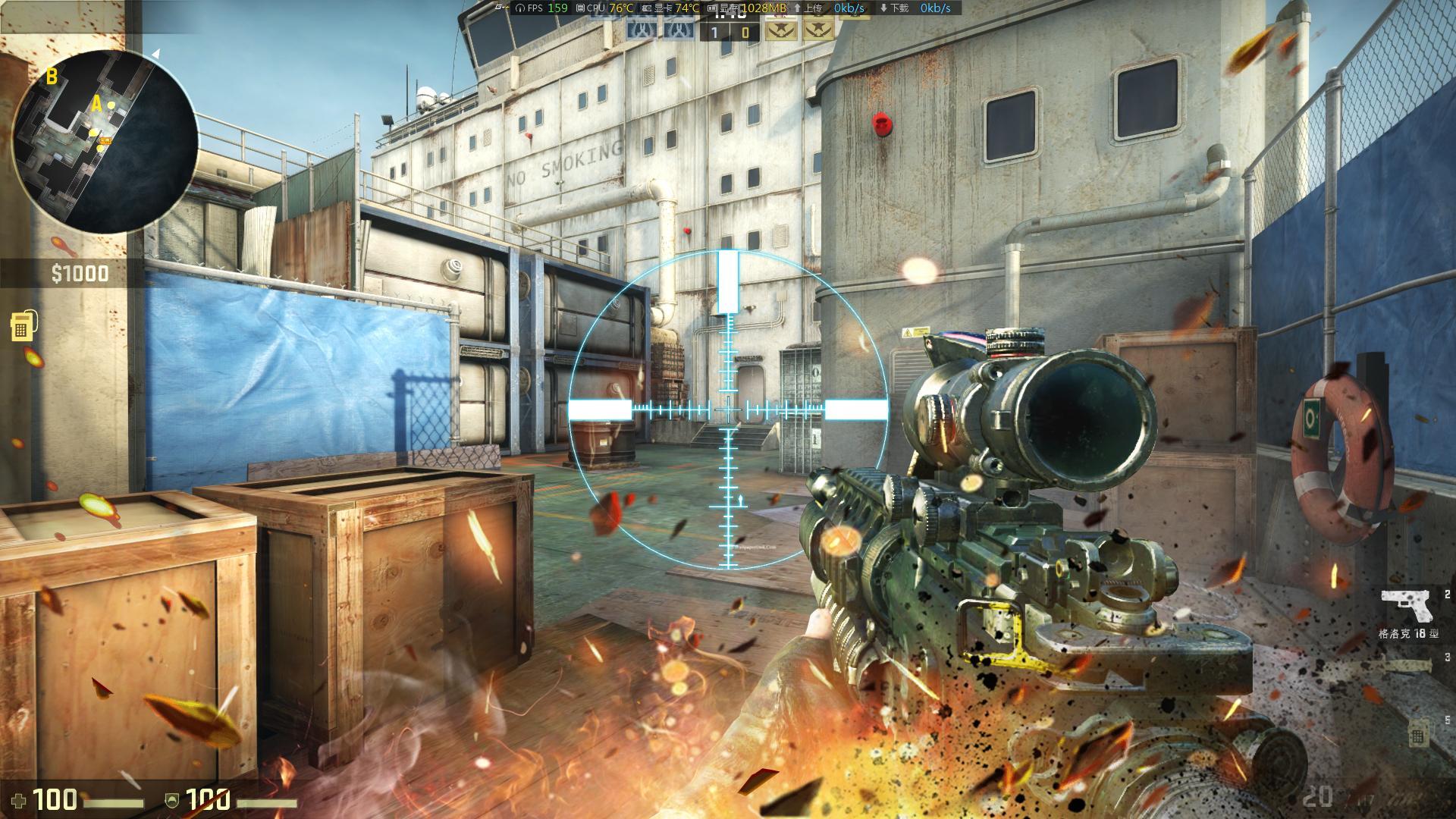The image size is (1456, 819).
Task: Click the second Terrorist avatar on scoreboard
Action: click(817, 32)
